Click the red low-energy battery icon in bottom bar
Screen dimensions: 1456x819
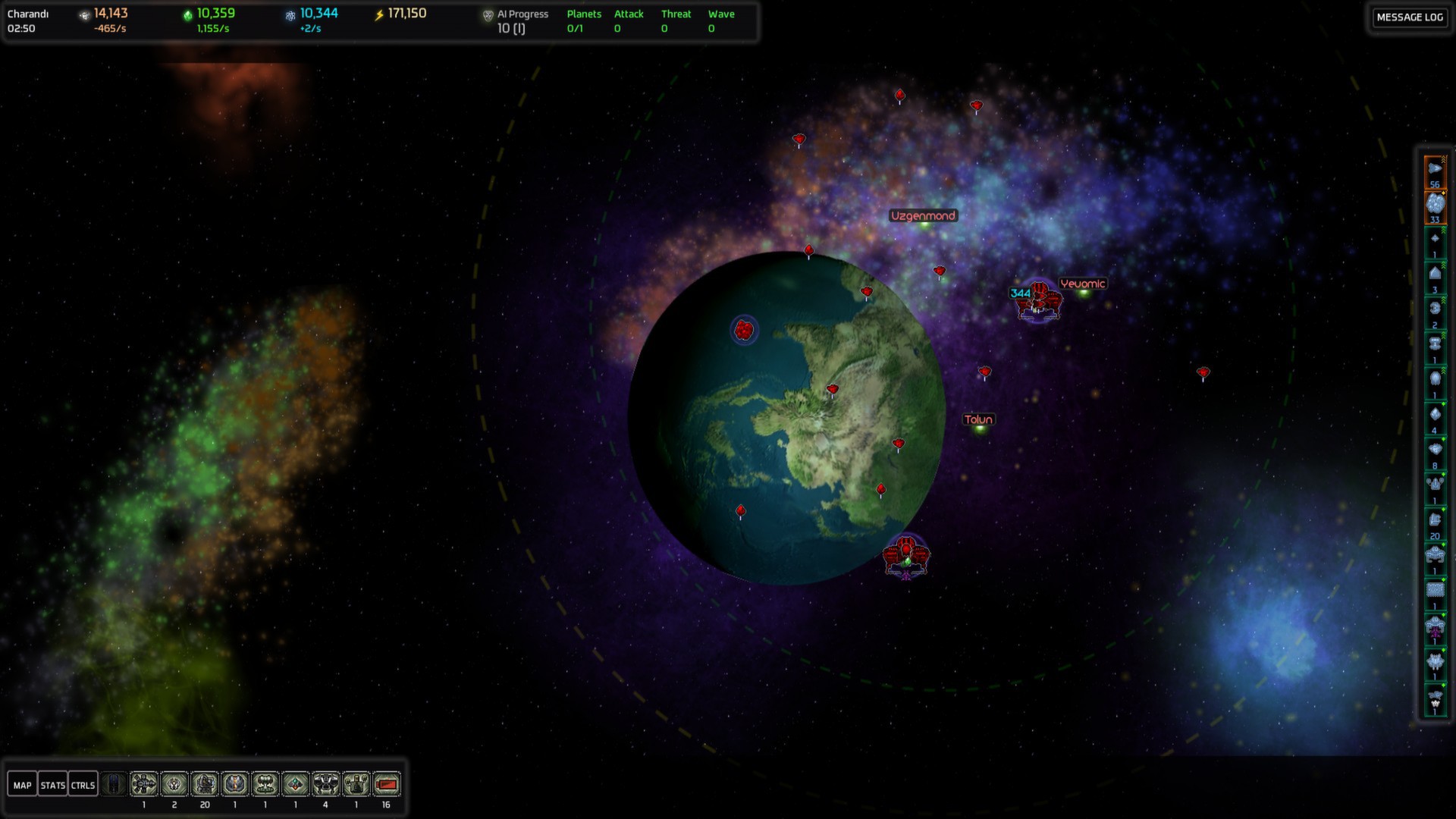tap(386, 784)
